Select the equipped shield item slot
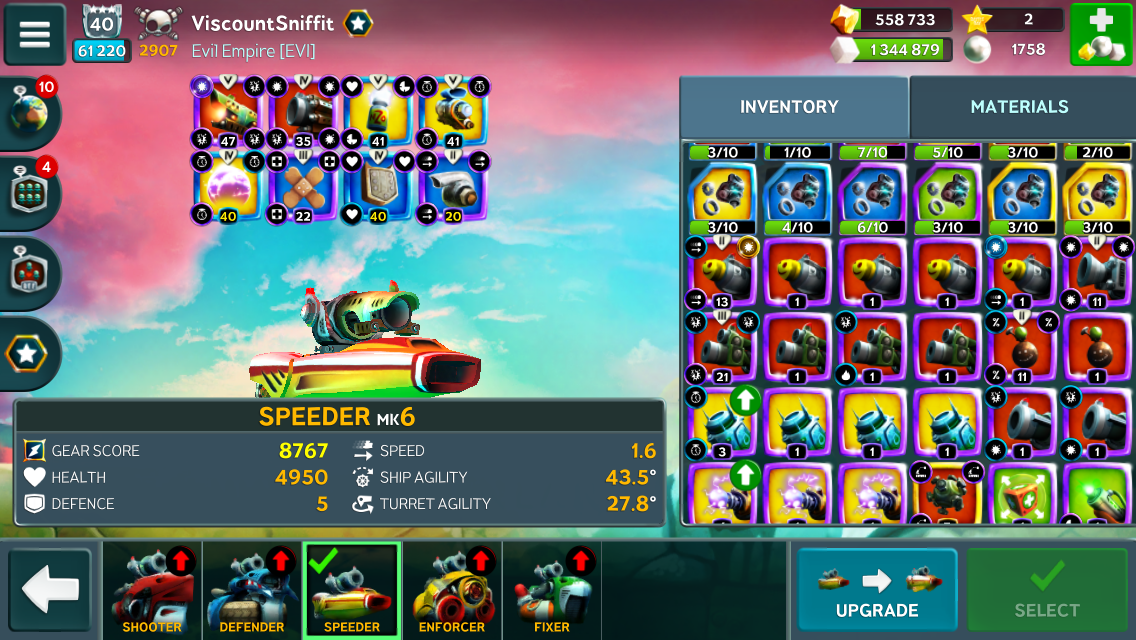 tap(377, 186)
